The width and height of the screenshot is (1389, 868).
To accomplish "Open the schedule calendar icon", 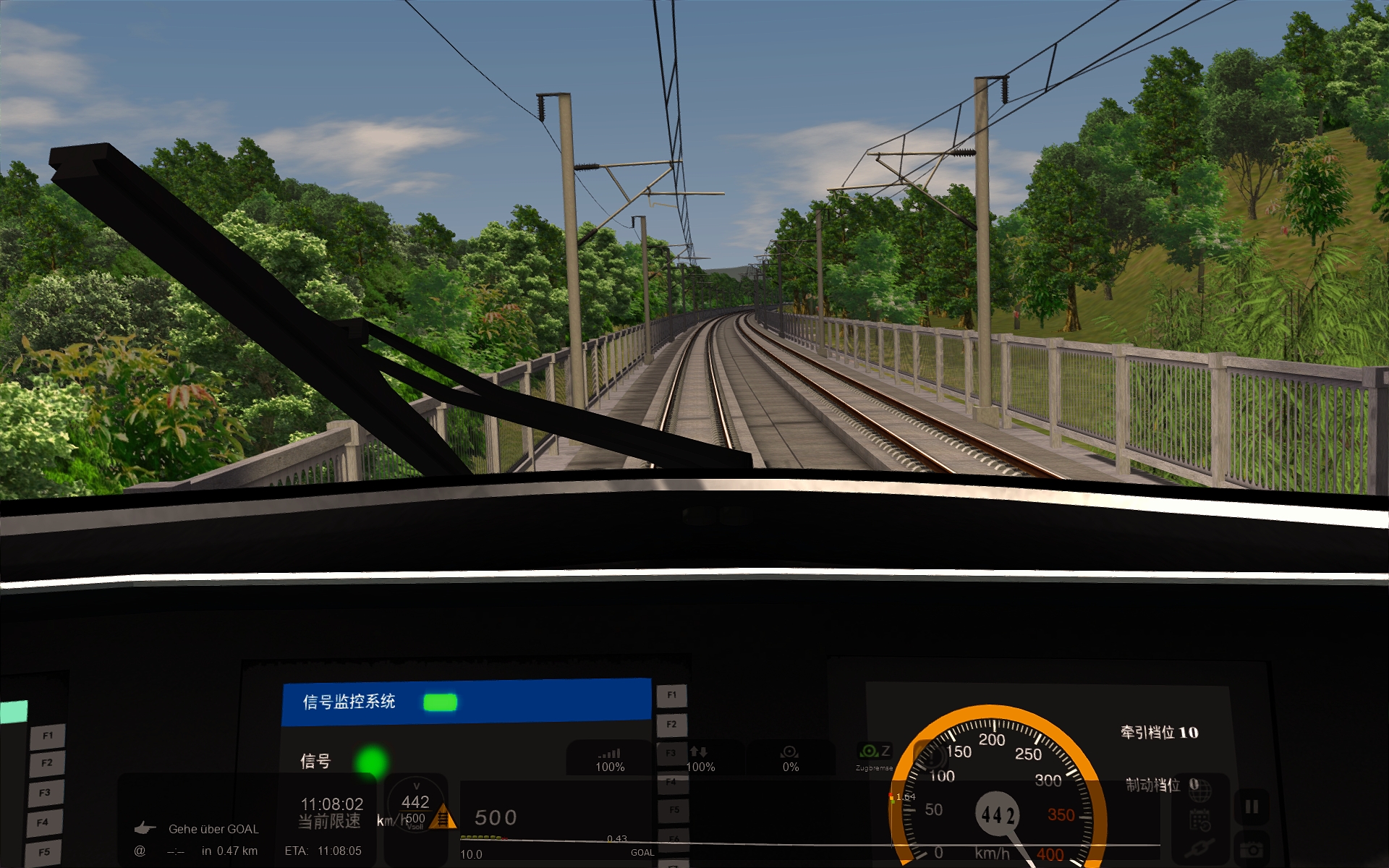I will click(1199, 821).
